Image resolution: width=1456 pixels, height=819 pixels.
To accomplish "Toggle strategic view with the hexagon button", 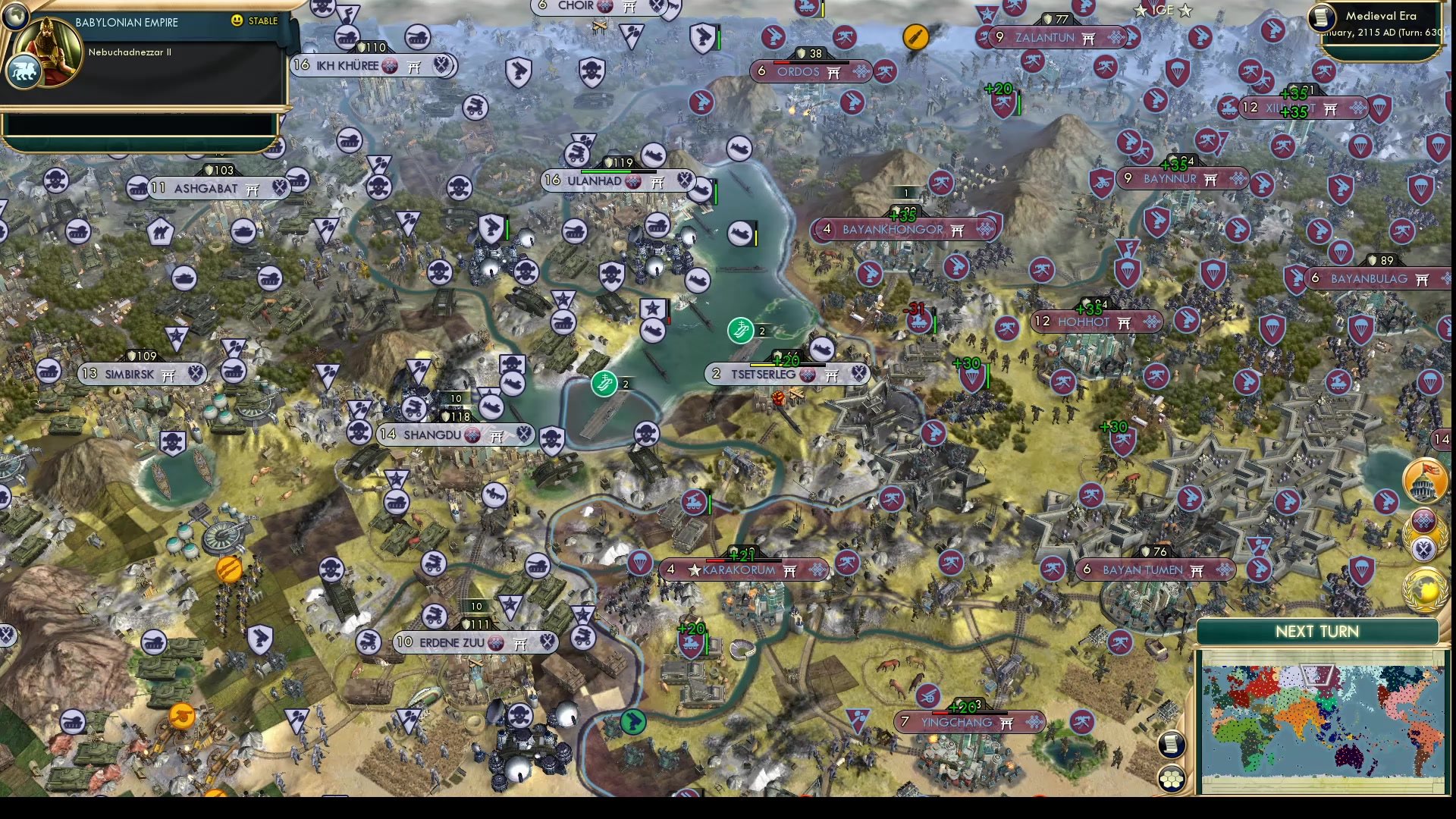I will pyautogui.click(x=1172, y=778).
